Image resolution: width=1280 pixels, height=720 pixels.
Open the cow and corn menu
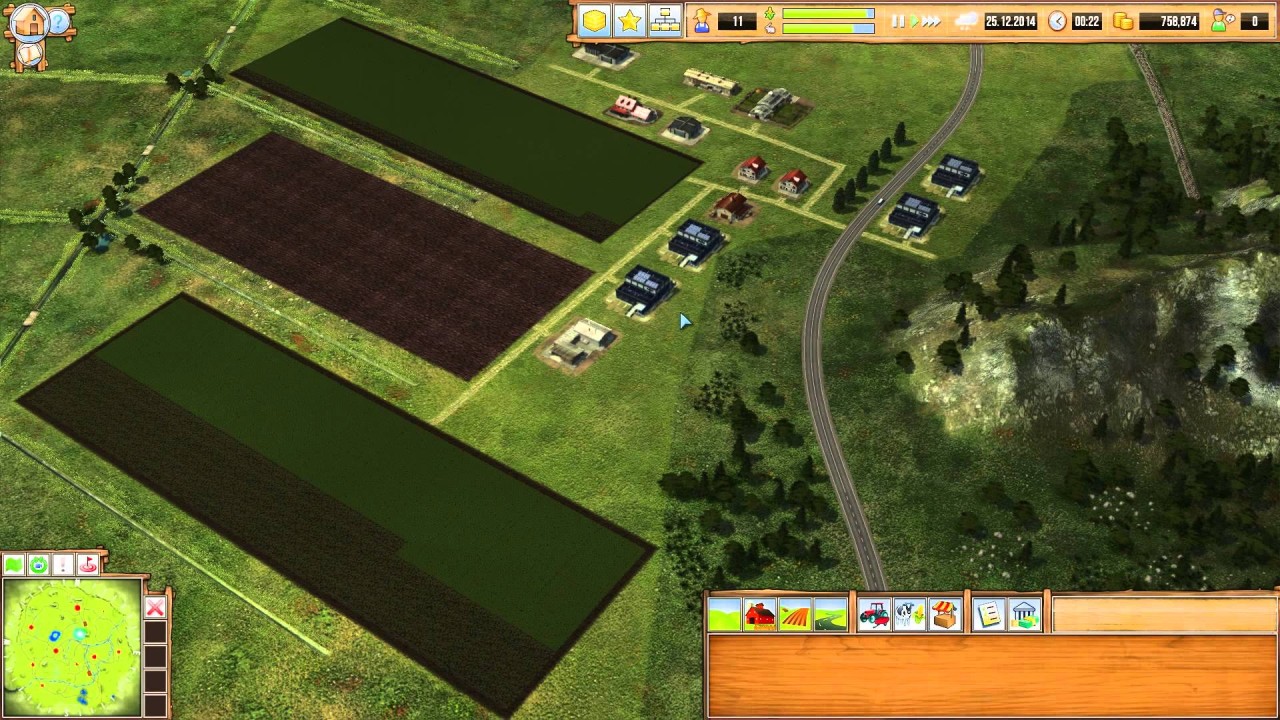point(909,615)
